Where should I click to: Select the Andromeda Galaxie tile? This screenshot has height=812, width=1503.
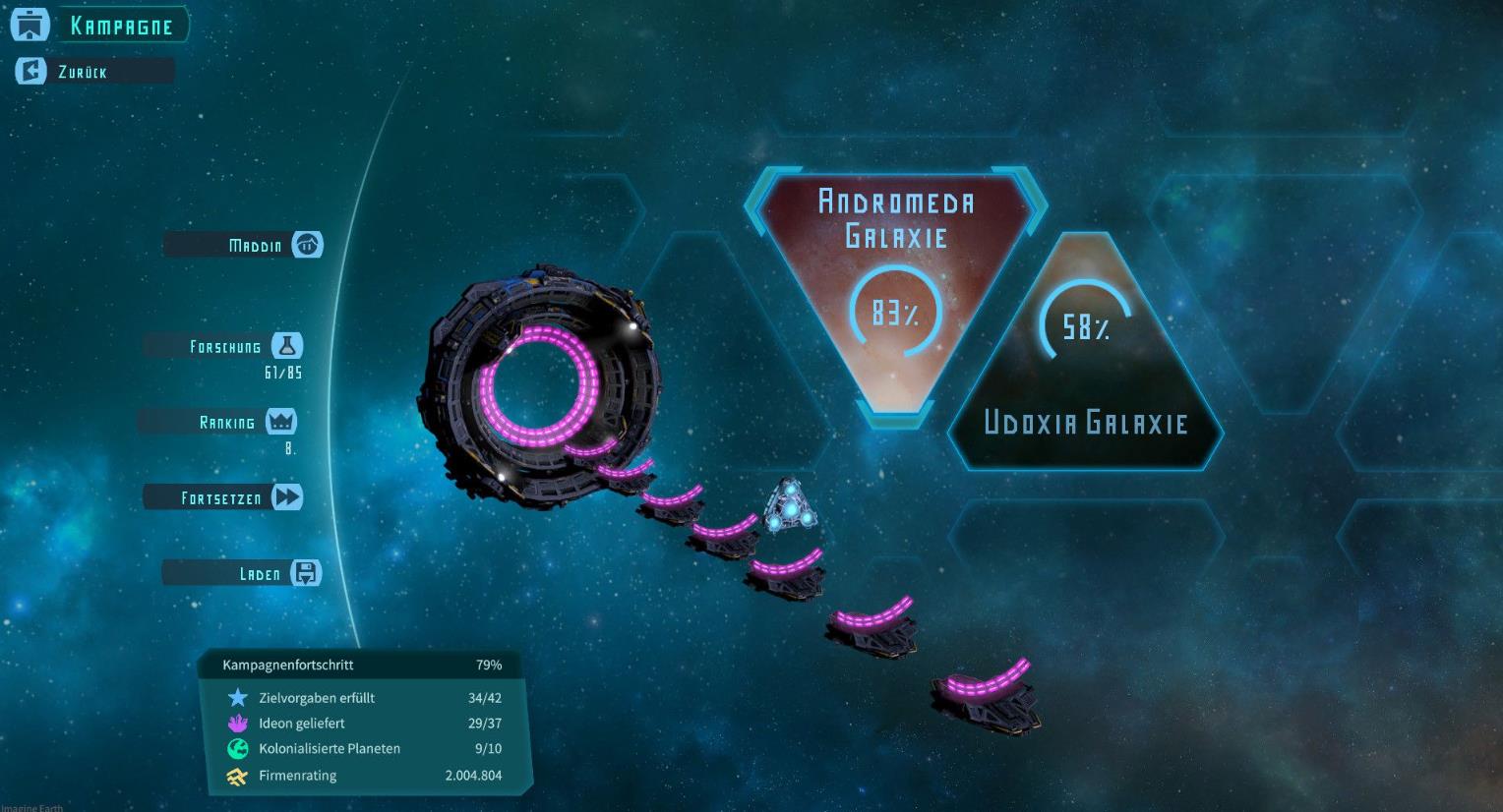(895, 285)
